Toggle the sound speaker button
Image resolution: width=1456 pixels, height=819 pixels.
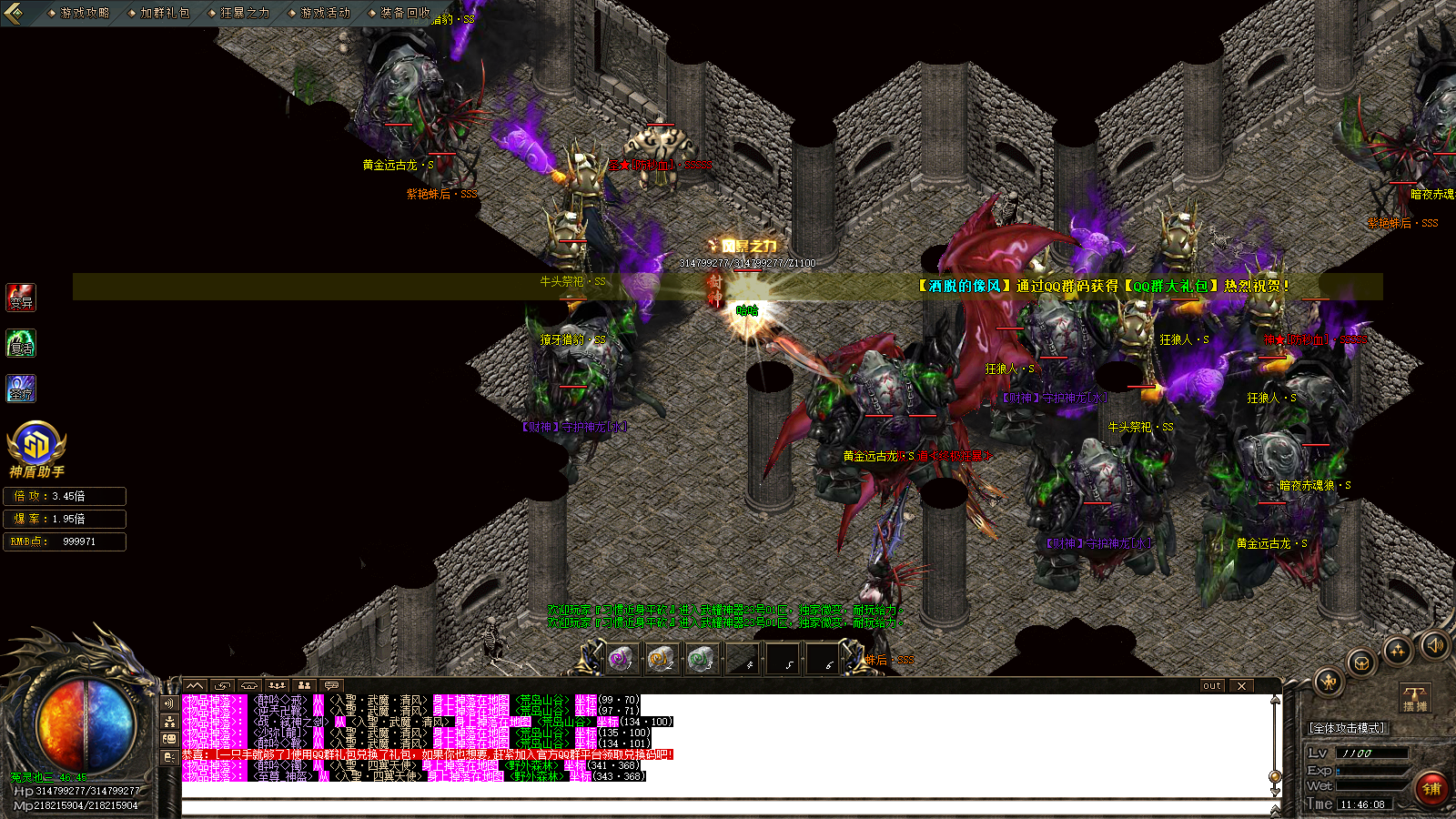pos(1435,645)
